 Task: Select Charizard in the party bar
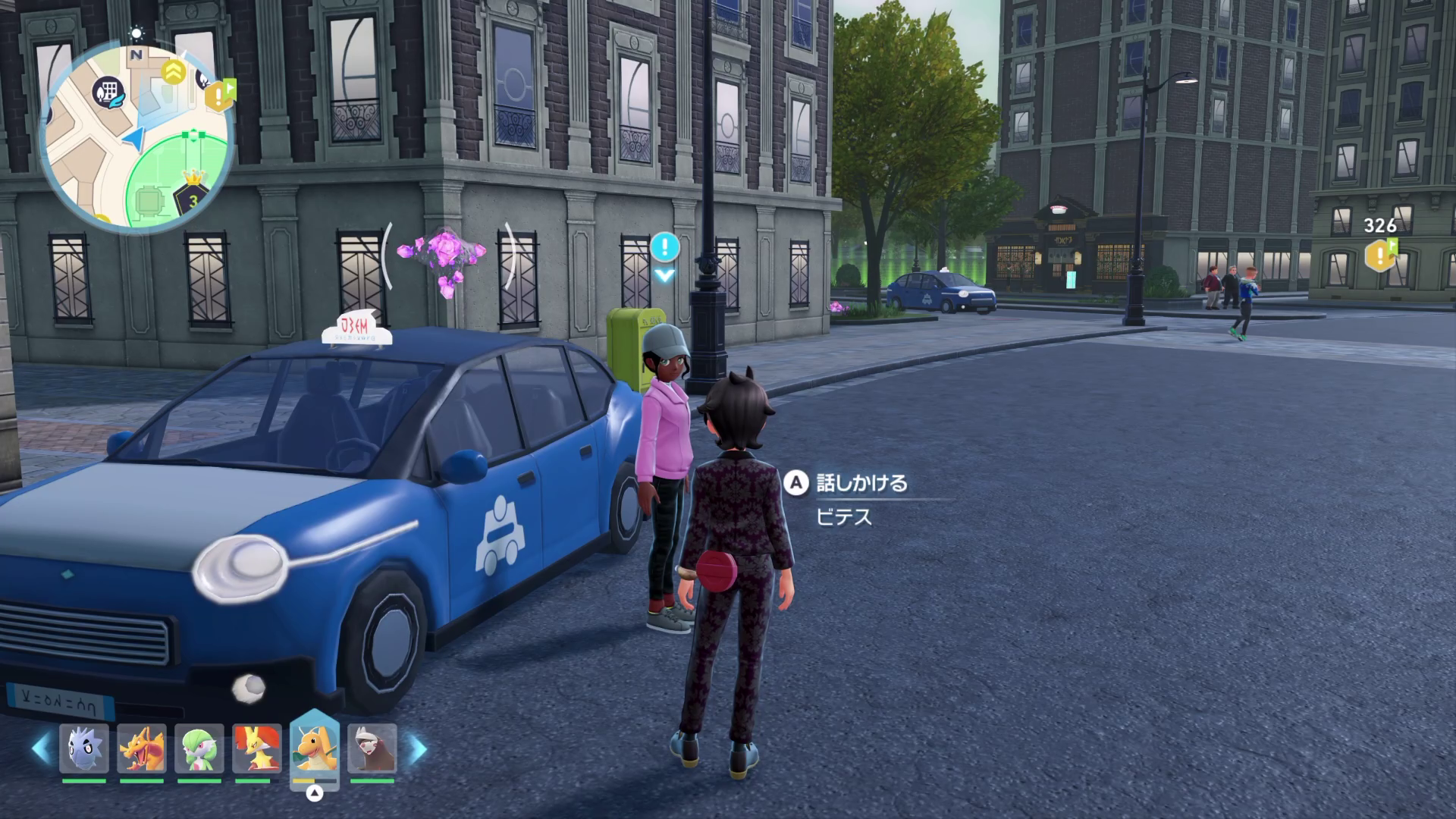[x=142, y=748]
